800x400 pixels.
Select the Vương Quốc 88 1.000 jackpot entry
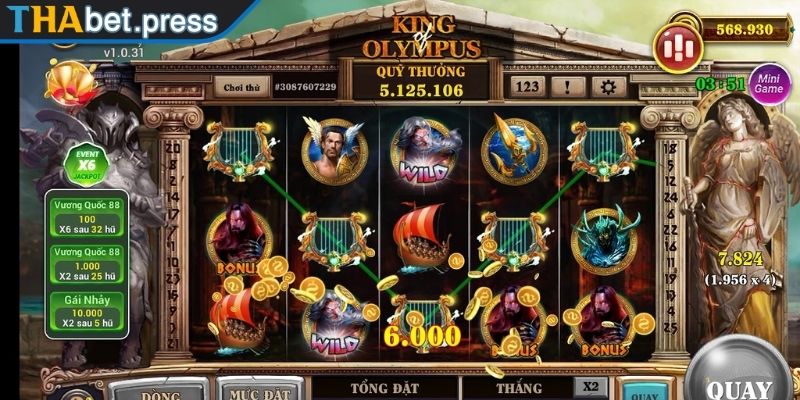click(x=86, y=265)
